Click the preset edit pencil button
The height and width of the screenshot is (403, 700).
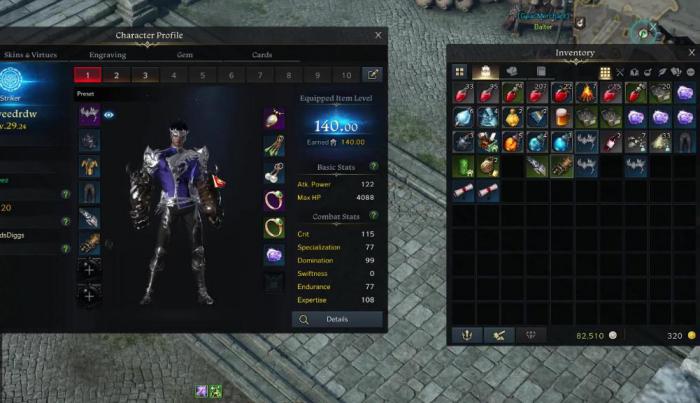point(372,75)
